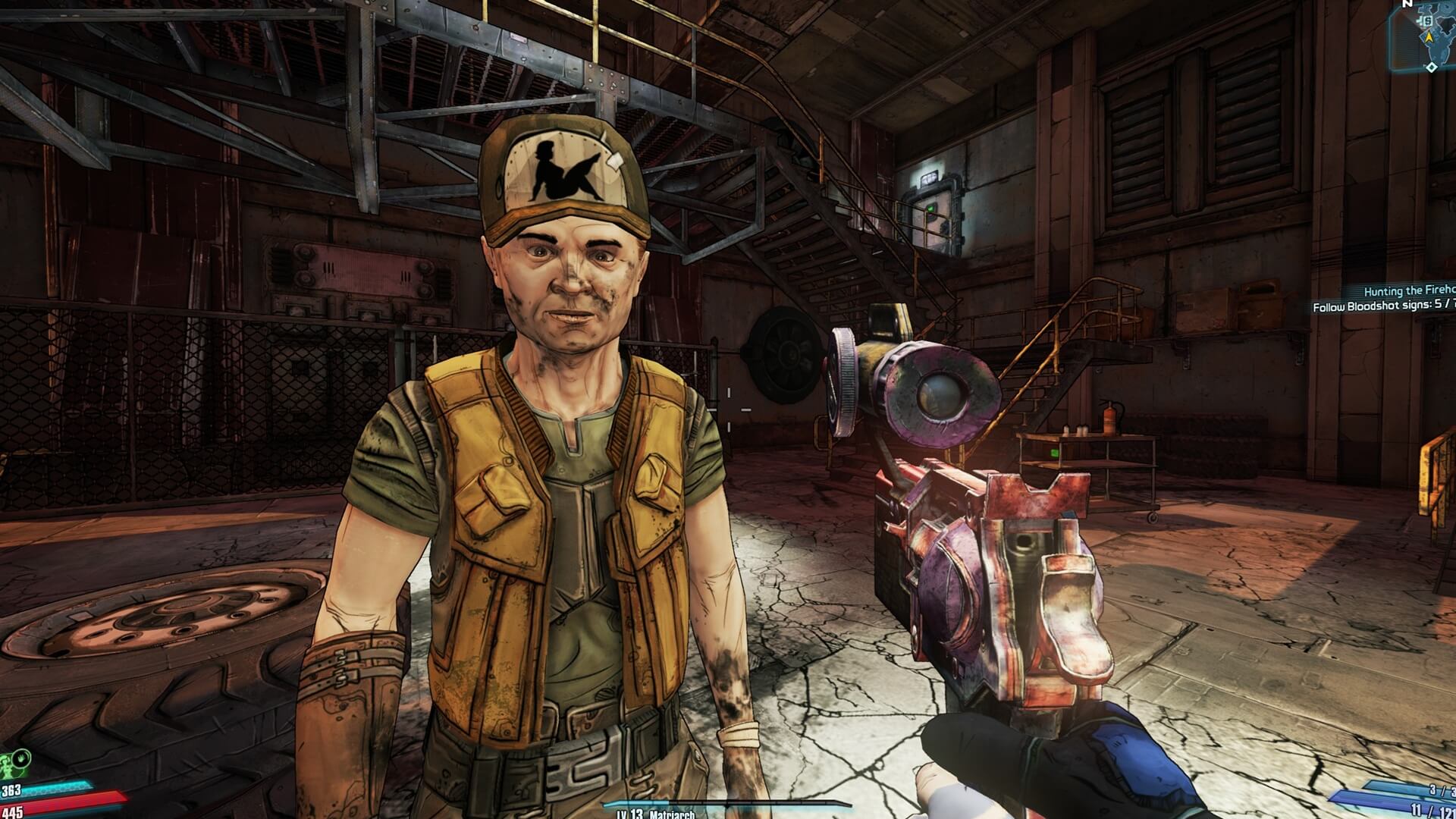Click the N compass indicator above the minimap
This screenshot has height=819, width=1456.
1407,2
